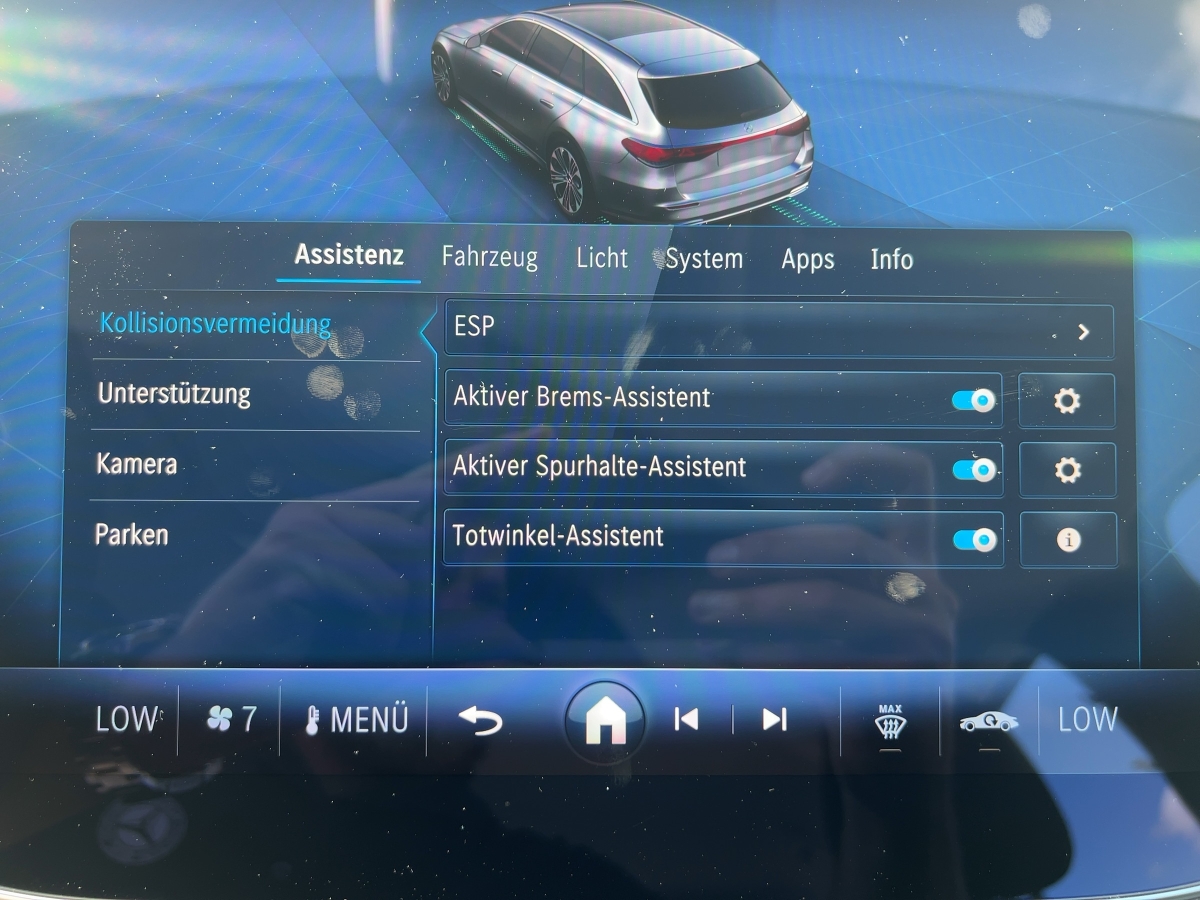
Task: Select the System tab
Action: (x=704, y=259)
